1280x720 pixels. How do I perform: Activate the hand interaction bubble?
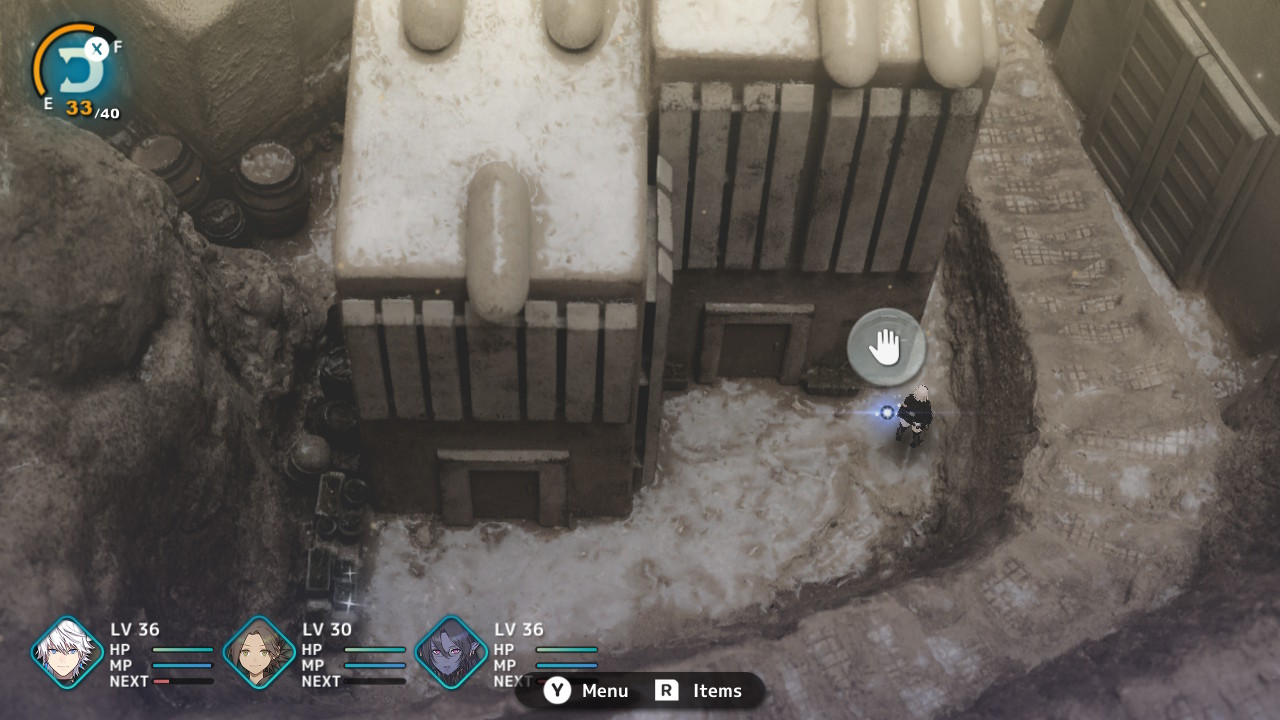(885, 347)
